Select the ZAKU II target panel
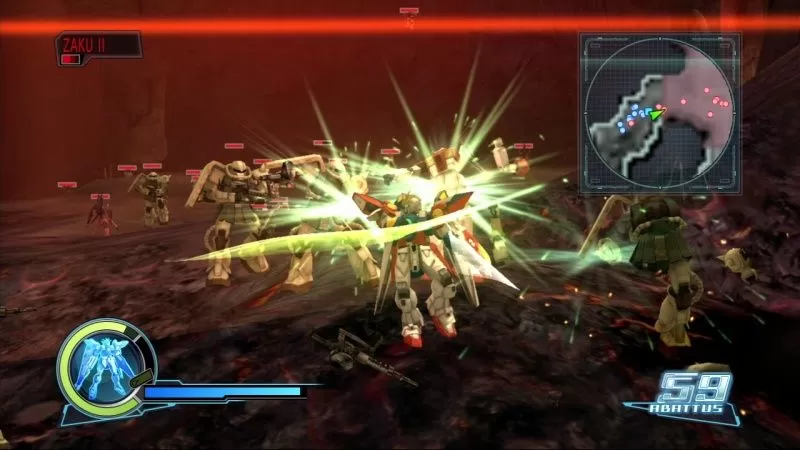 [97, 48]
